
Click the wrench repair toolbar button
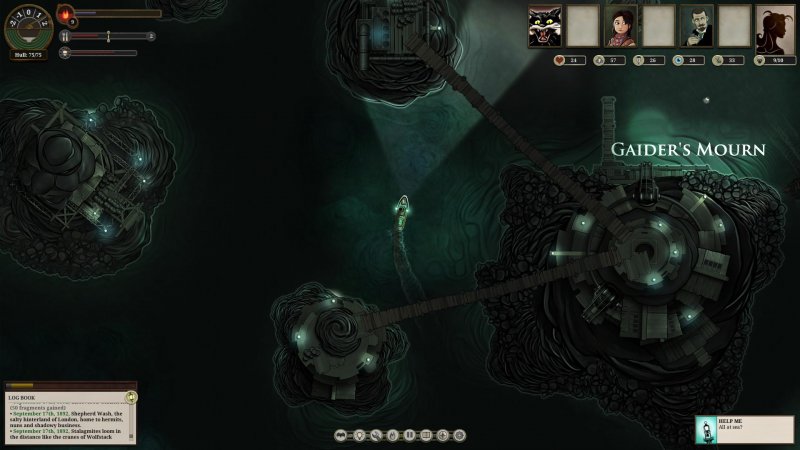376,435
